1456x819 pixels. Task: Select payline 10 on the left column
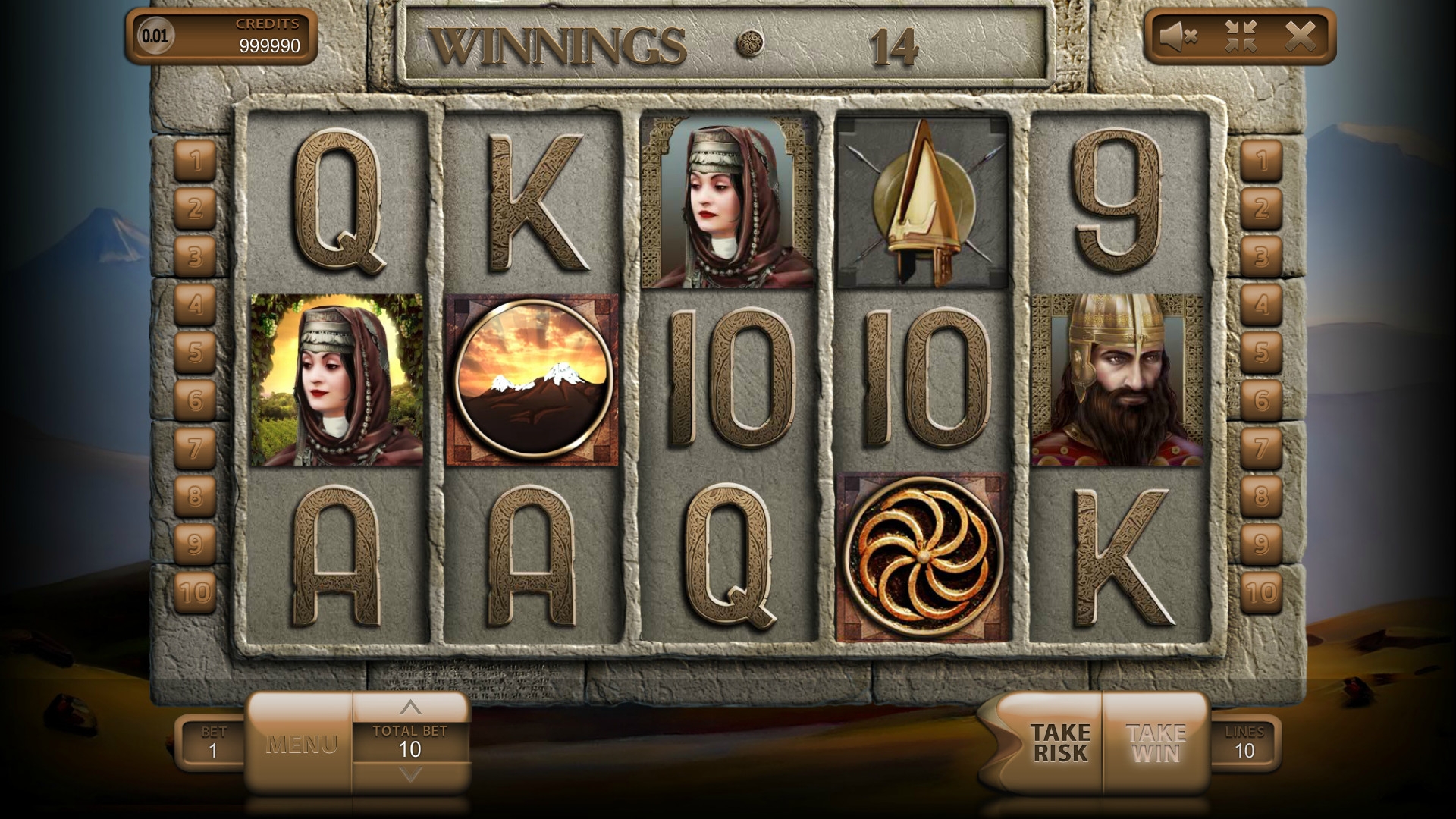pos(196,591)
